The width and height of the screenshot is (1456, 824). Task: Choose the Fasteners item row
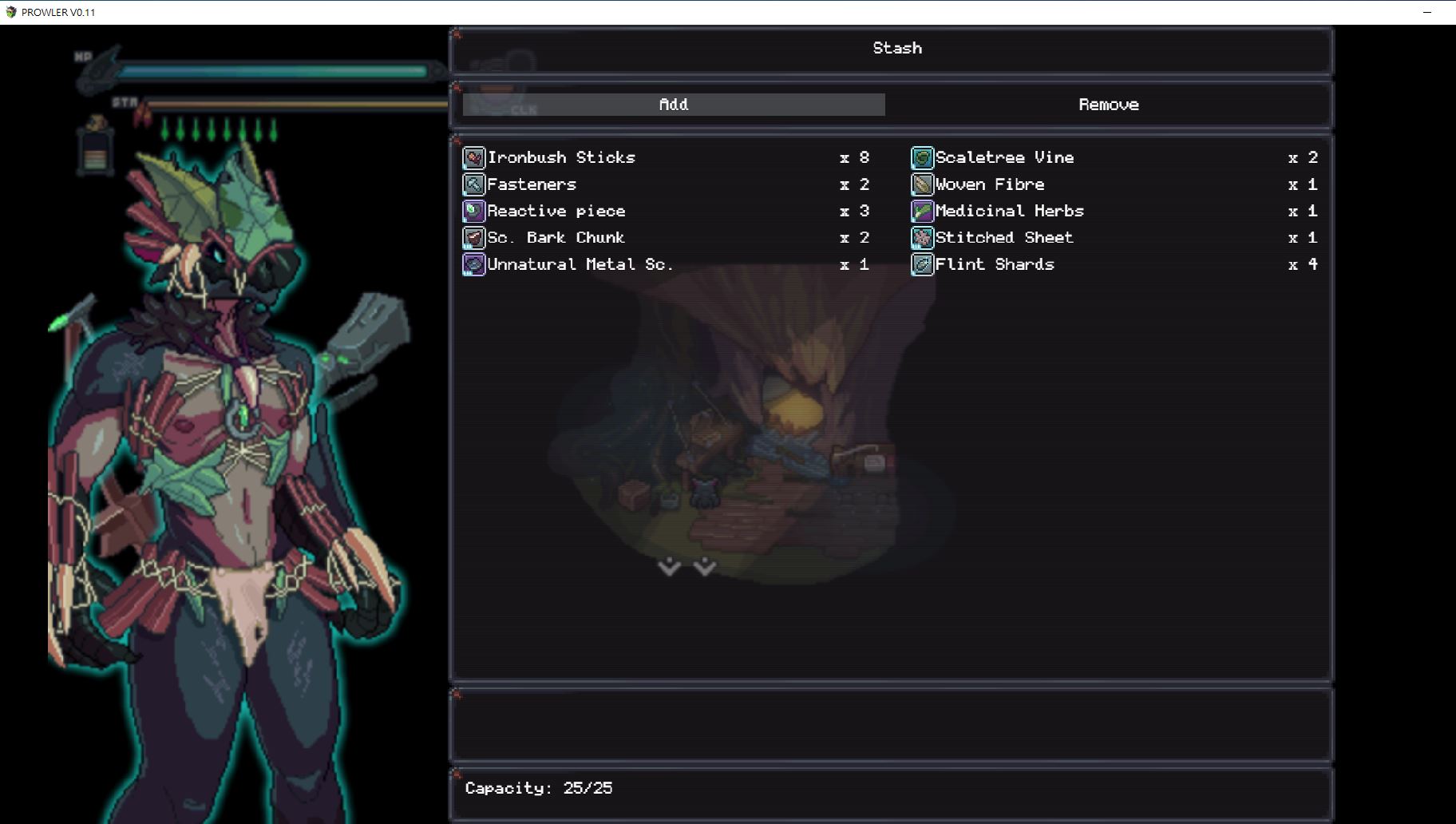pyautogui.click(x=532, y=184)
